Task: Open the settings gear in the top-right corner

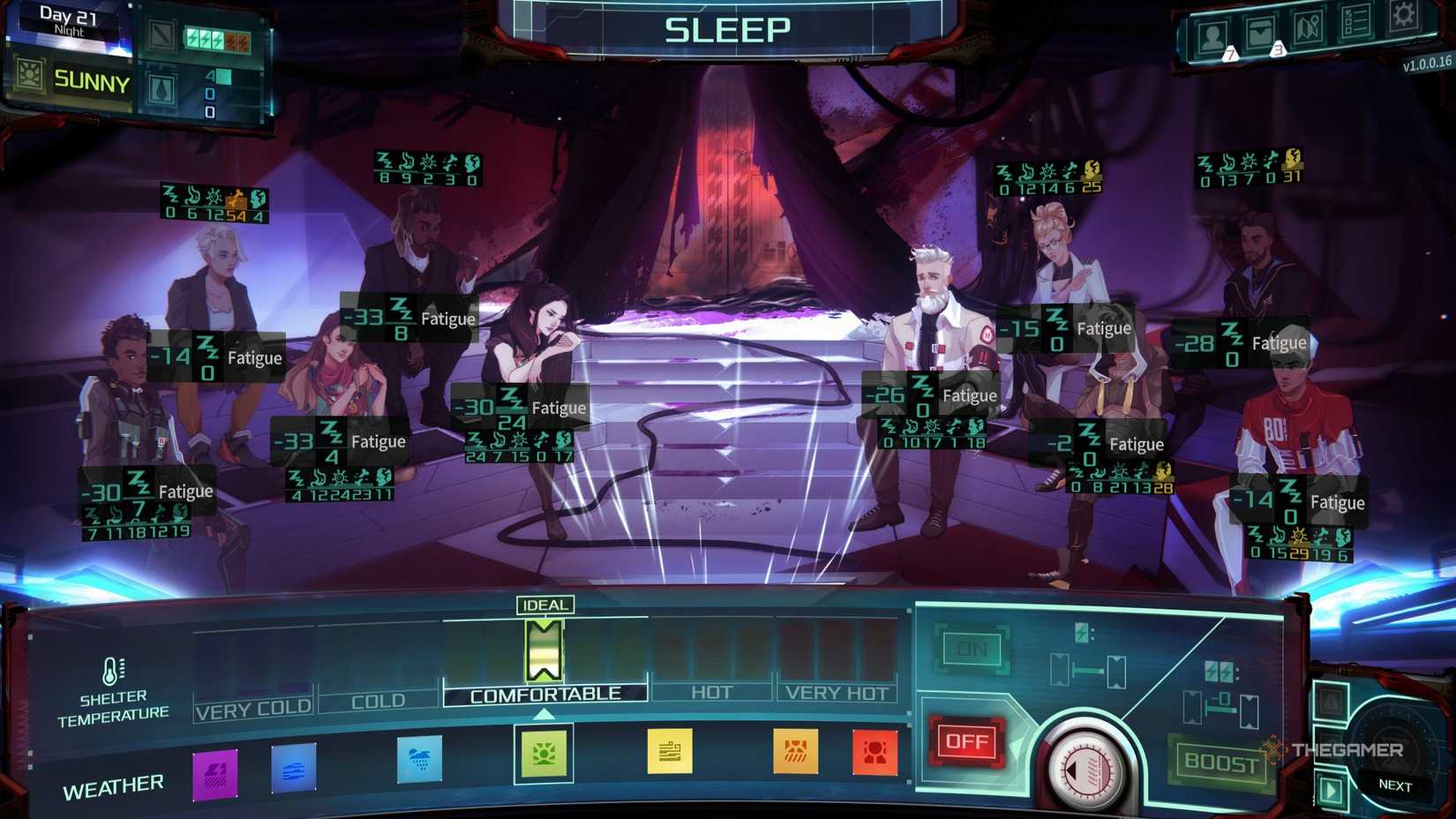Action: tap(1403, 18)
